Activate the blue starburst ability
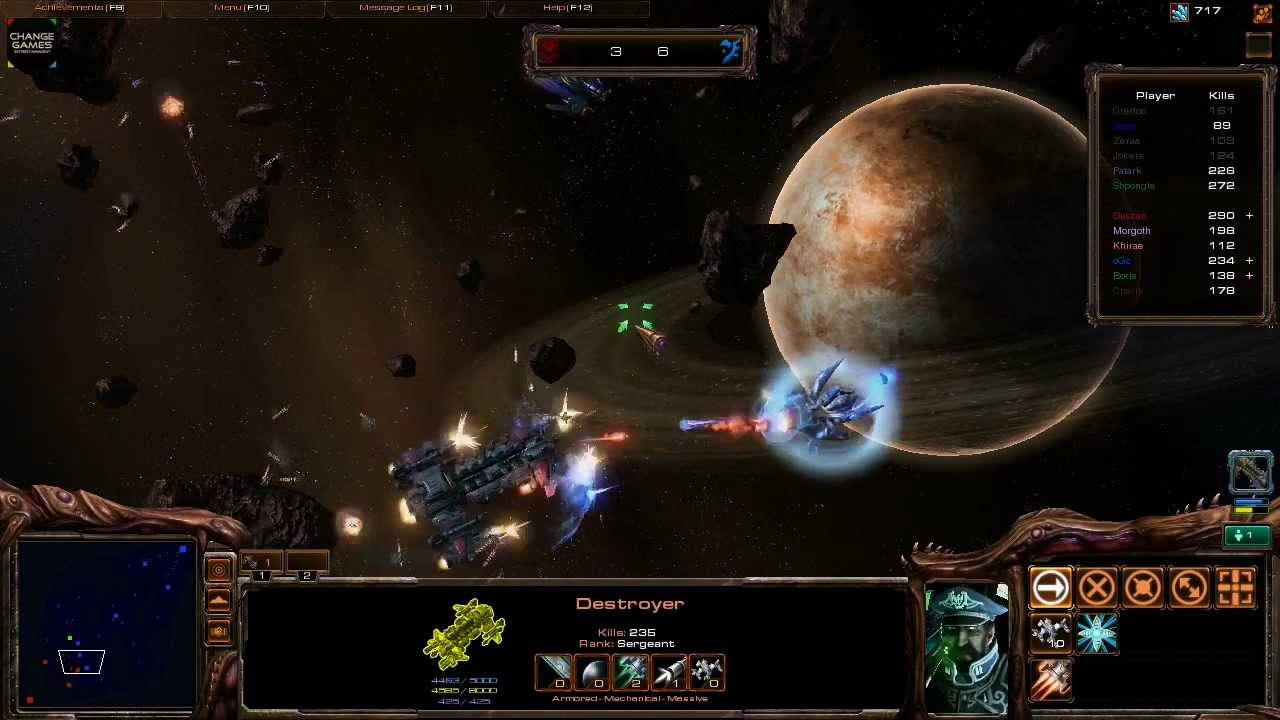 (x=1097, y=634)
